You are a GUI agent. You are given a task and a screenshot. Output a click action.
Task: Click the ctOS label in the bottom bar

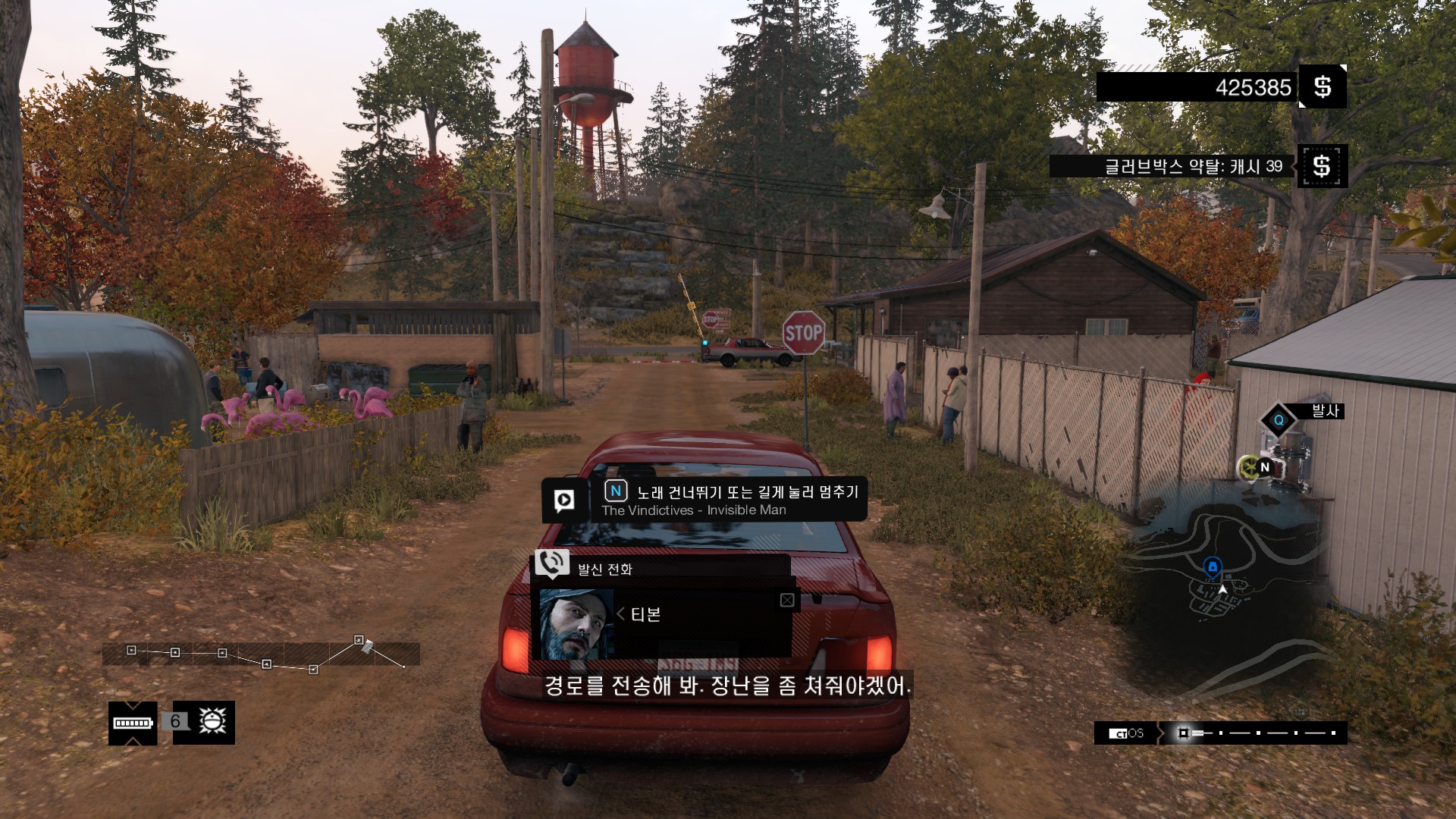coord(1126,733)
